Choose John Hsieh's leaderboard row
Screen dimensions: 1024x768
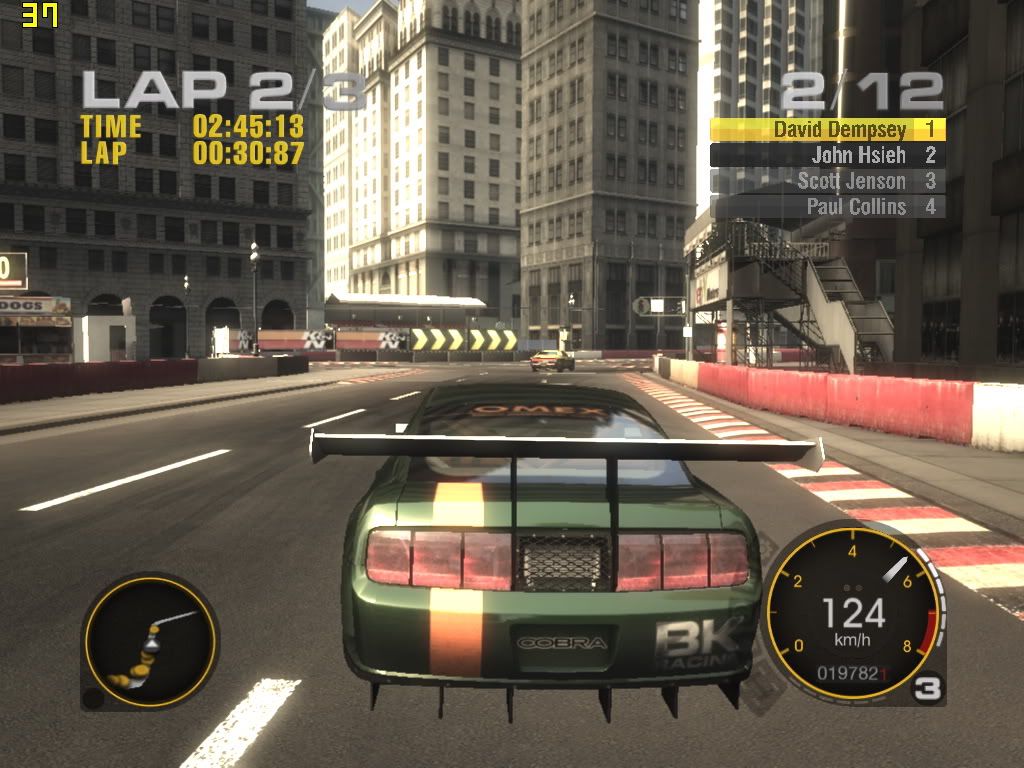[828, 155]
